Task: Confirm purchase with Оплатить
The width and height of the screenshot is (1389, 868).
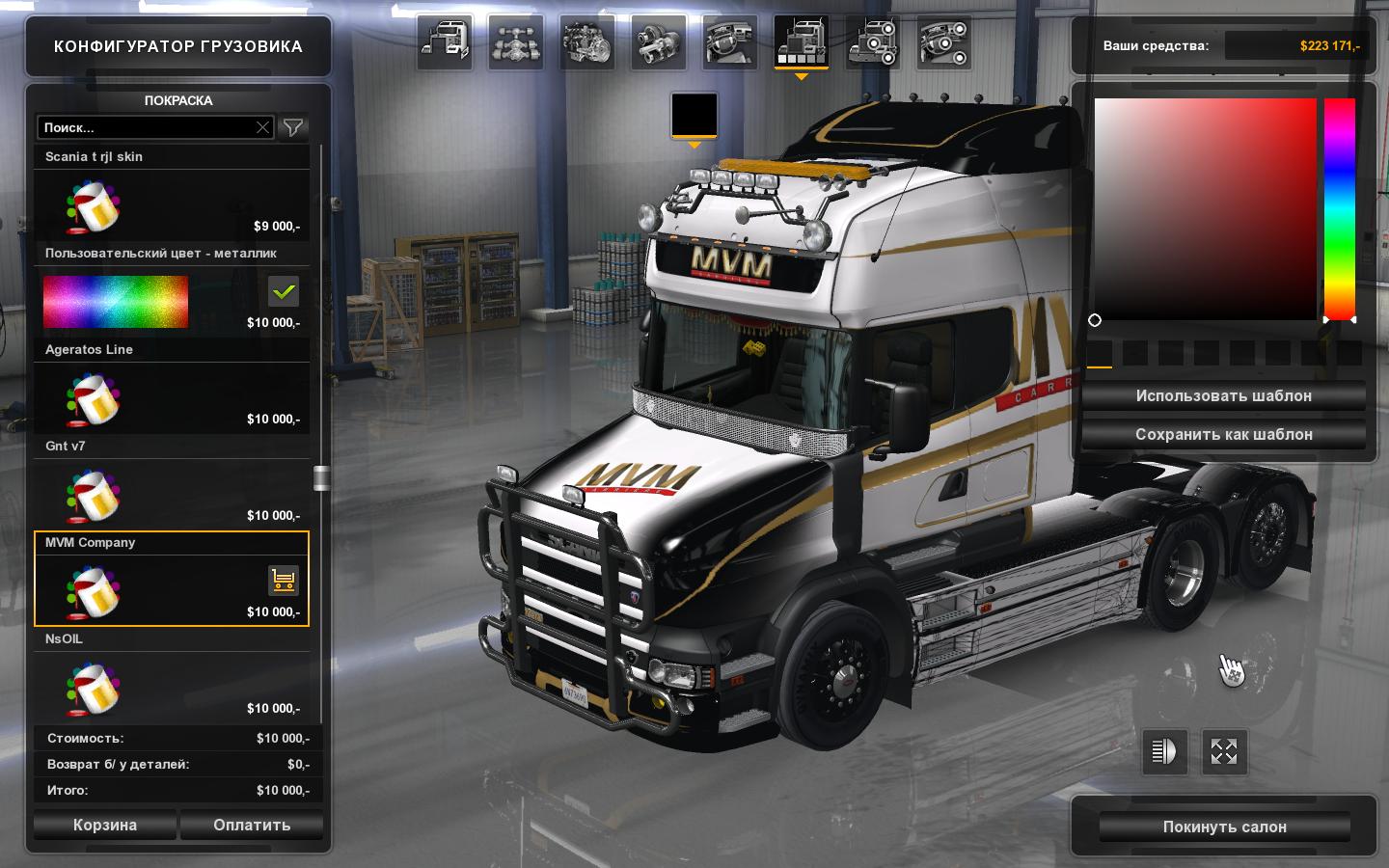Action: click(252, 826)
